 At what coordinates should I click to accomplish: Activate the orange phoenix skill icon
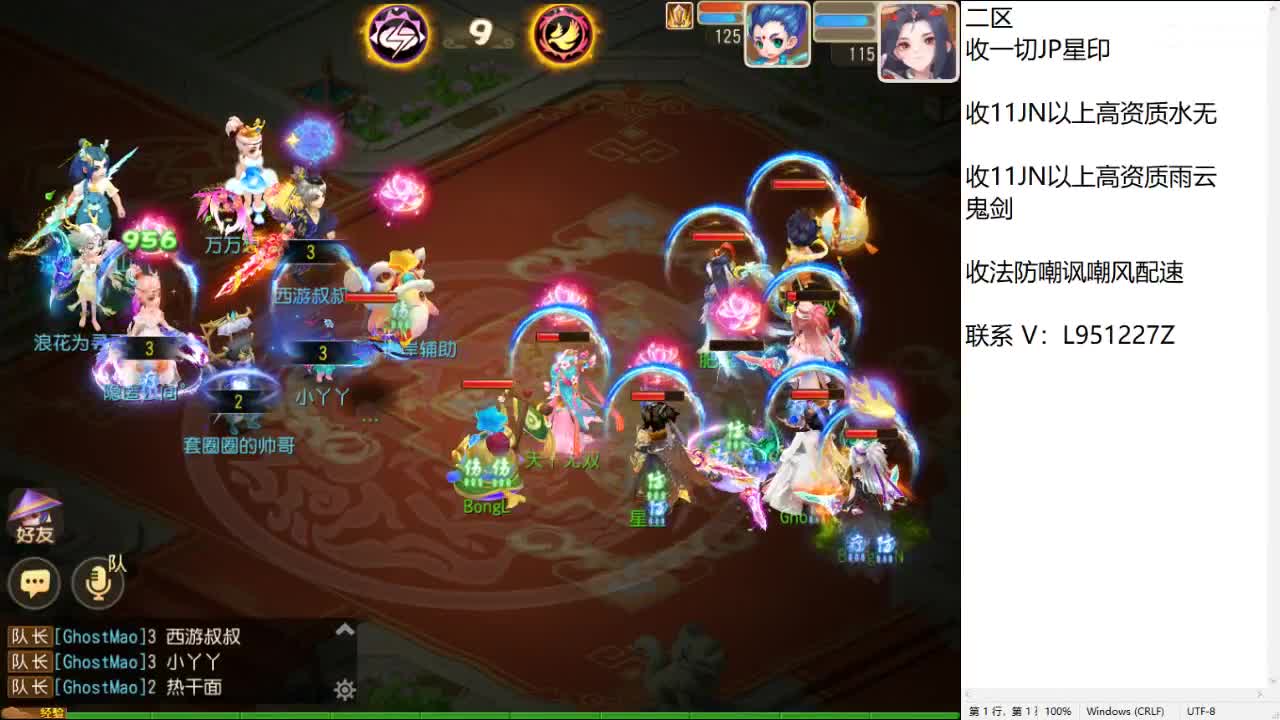(x=563, y=35)
